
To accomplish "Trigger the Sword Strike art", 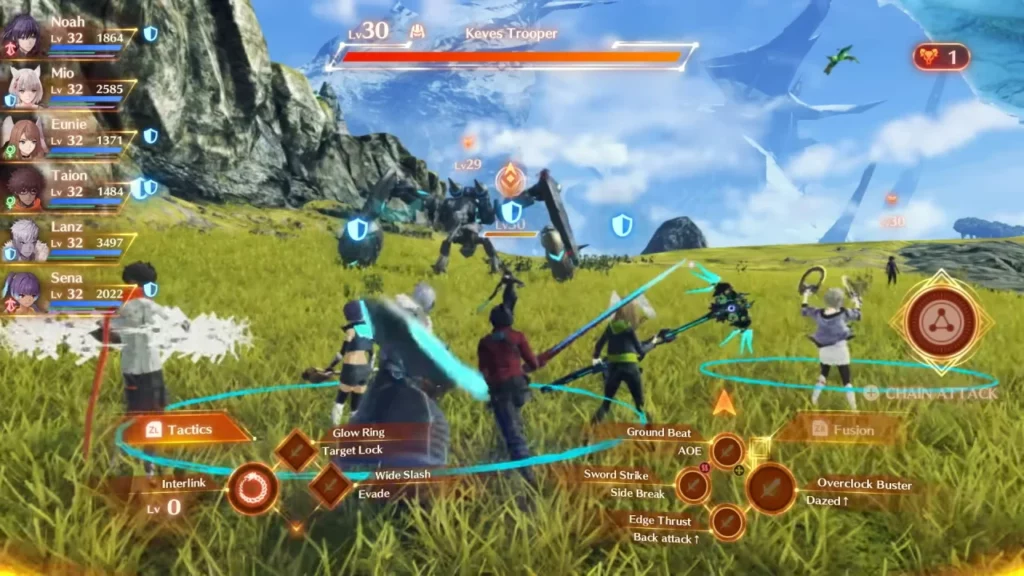I will pos(692,486).
